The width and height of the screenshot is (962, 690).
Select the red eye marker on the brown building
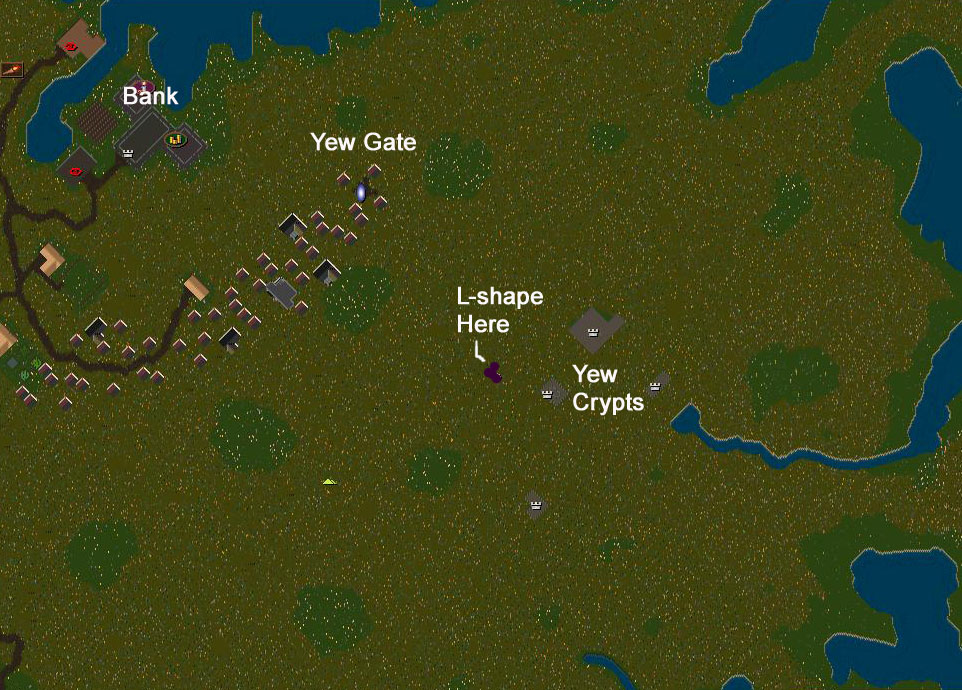pyautogui.click(x=71, y=46)
